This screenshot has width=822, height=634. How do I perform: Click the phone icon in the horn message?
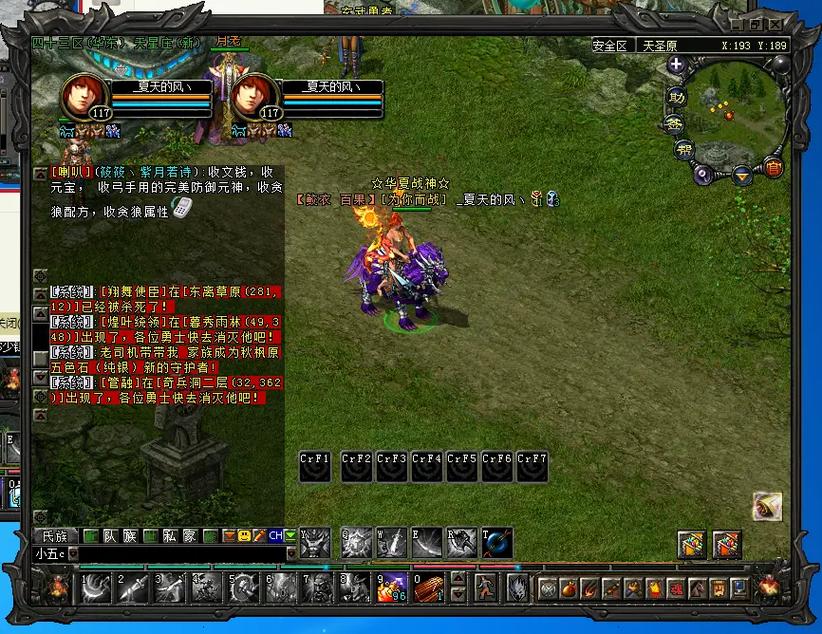point(181,208)
